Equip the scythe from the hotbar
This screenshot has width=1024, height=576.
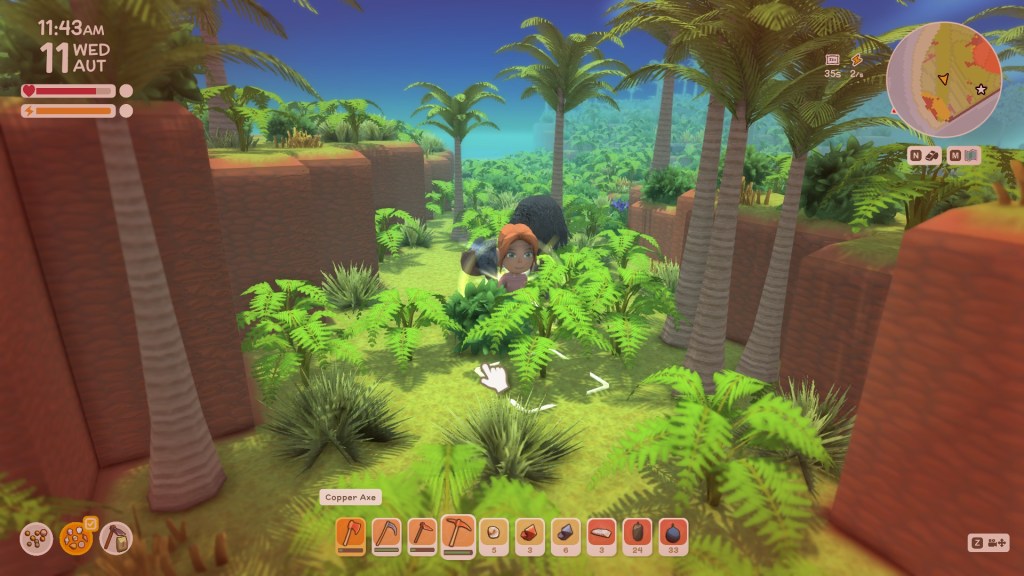point(386,534)
